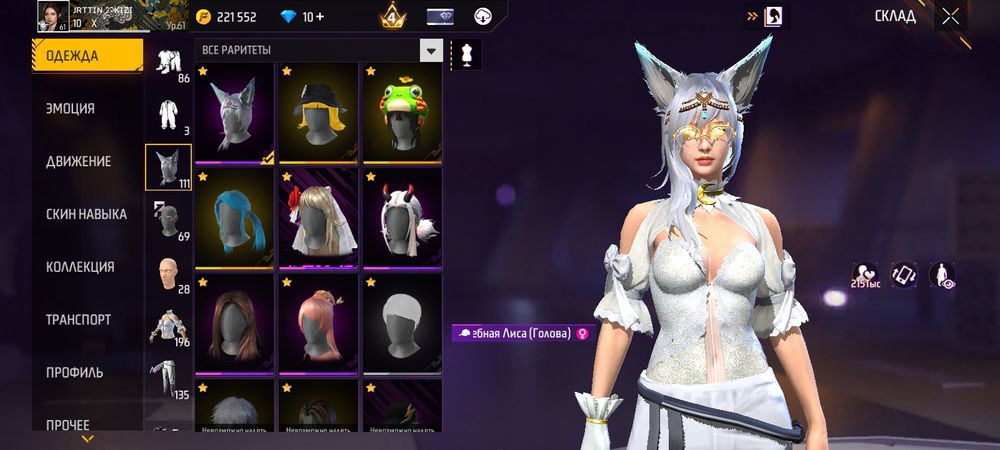Click the plus to add diamonds
1000x450 pixels.
[318, 17]
